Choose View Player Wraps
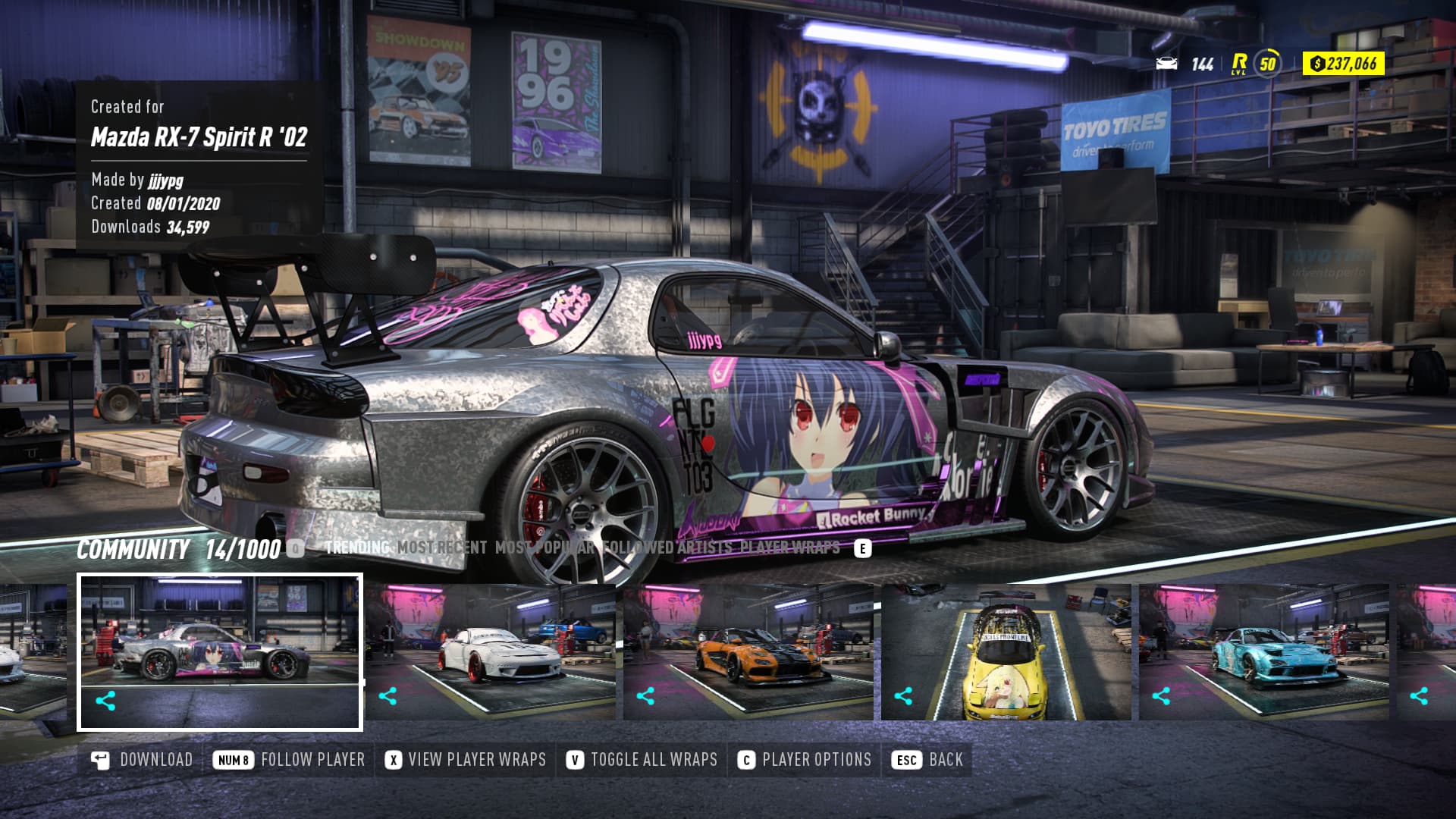Image resolution: width=1456 pixels, height=819 pixels. coord(466,760)
